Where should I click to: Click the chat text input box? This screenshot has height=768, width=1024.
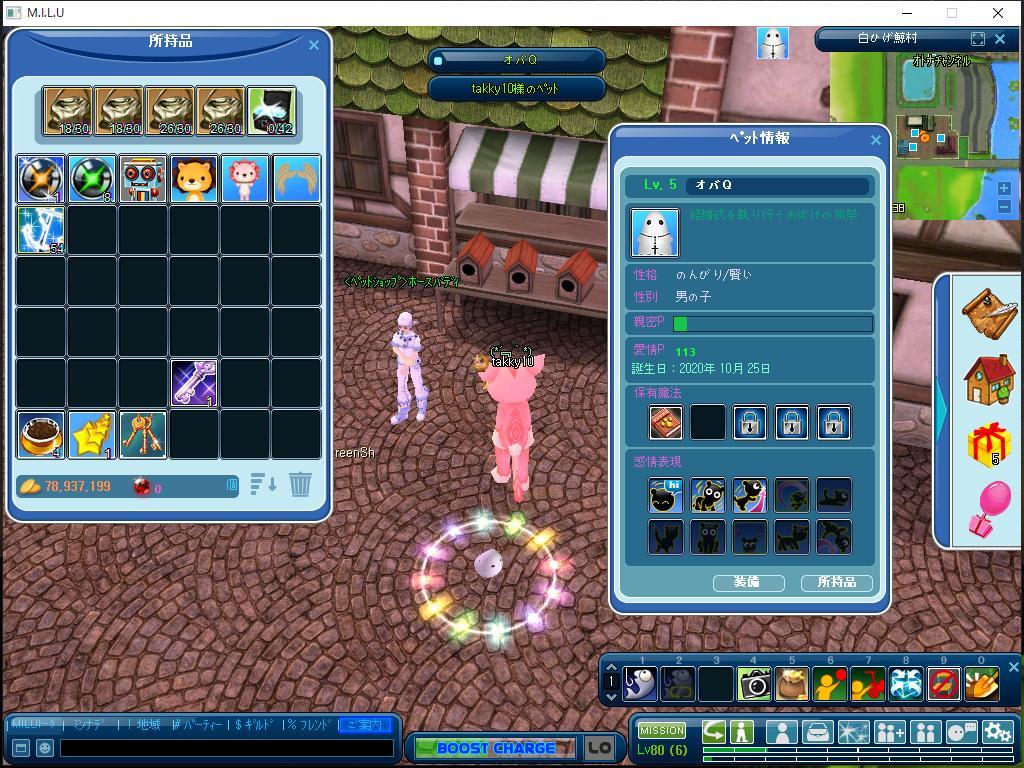point(226,748)
